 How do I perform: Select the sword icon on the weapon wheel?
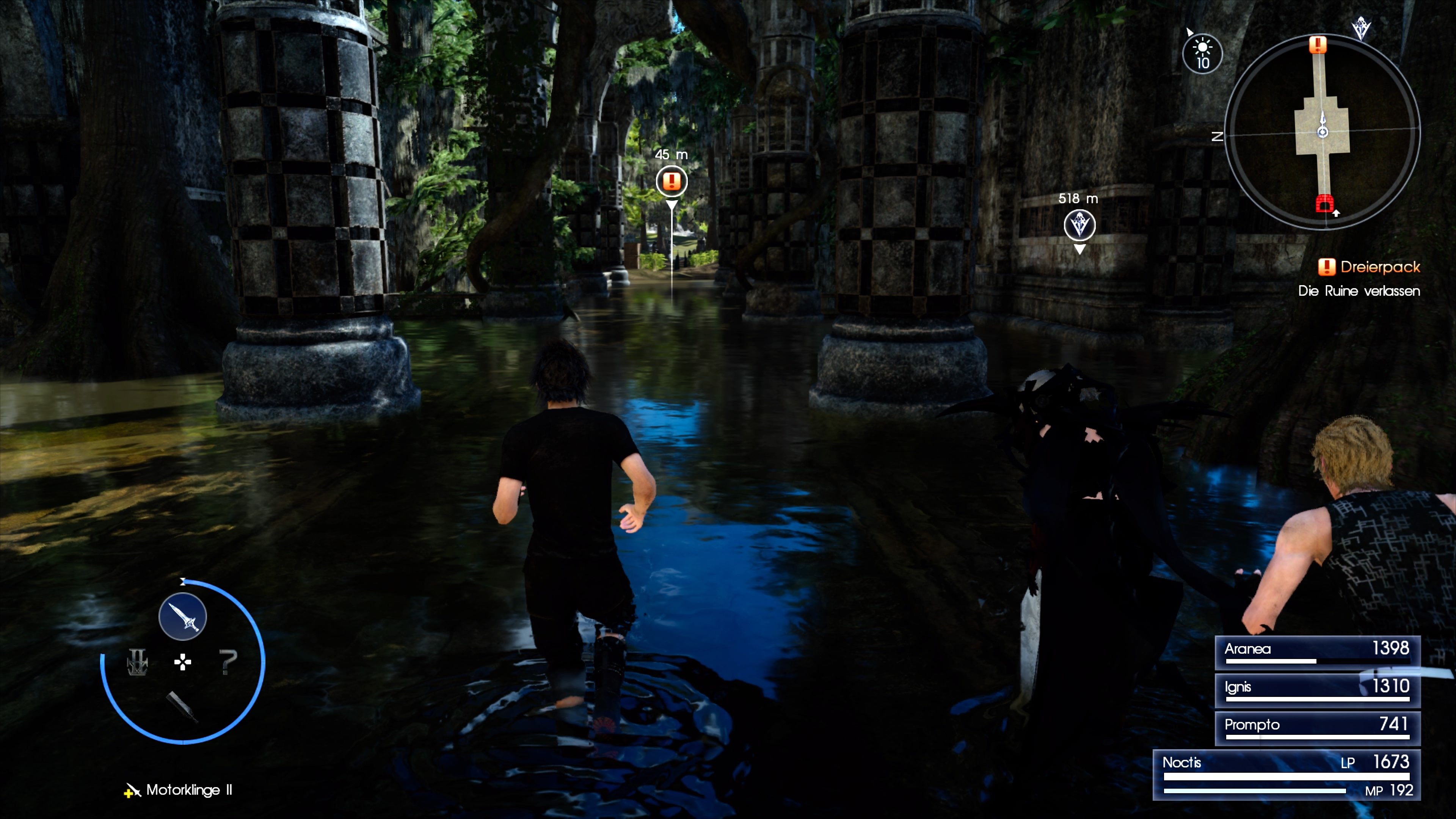[x=182, y=617]
